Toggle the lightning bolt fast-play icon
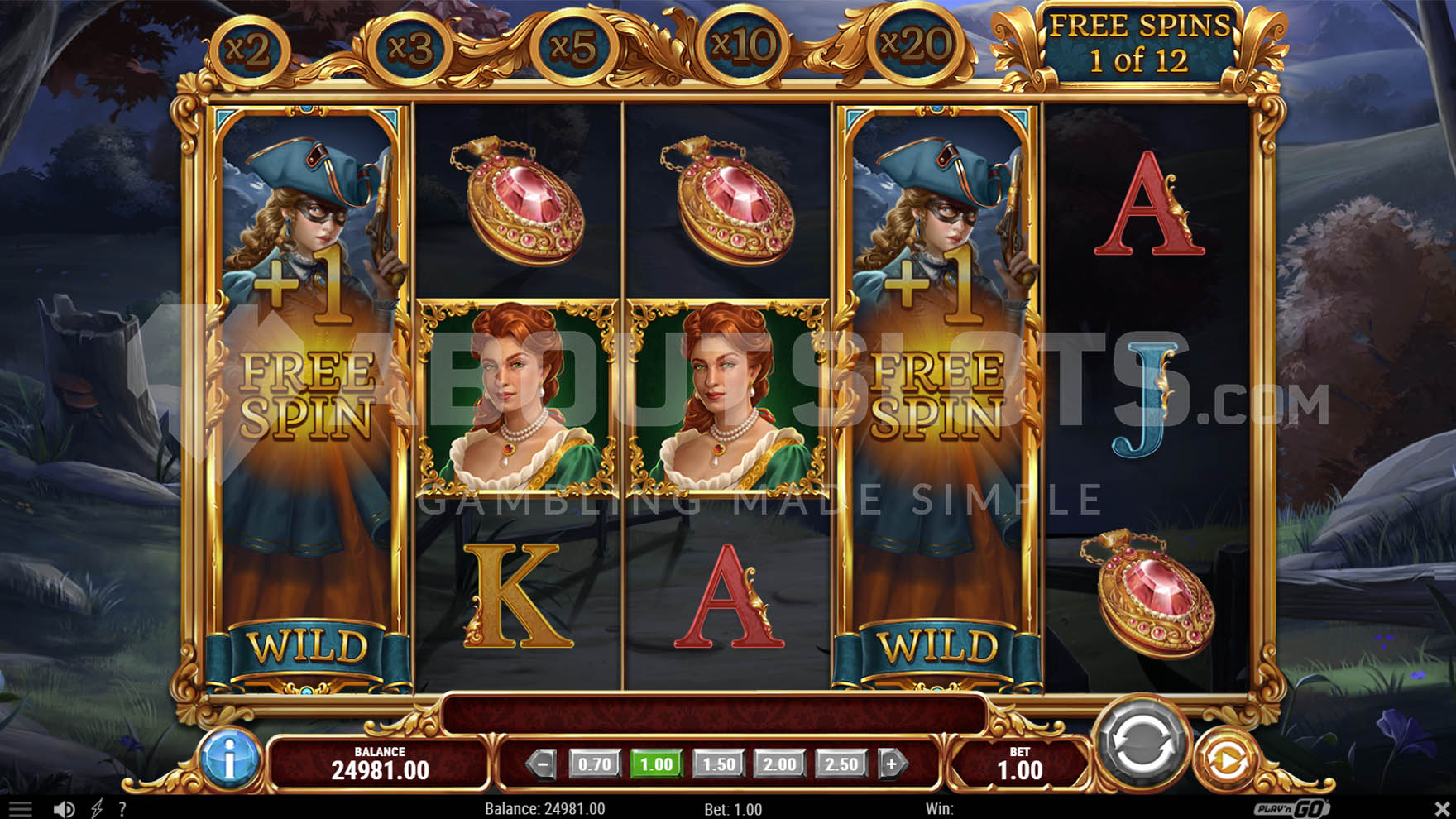 (97, 808)
